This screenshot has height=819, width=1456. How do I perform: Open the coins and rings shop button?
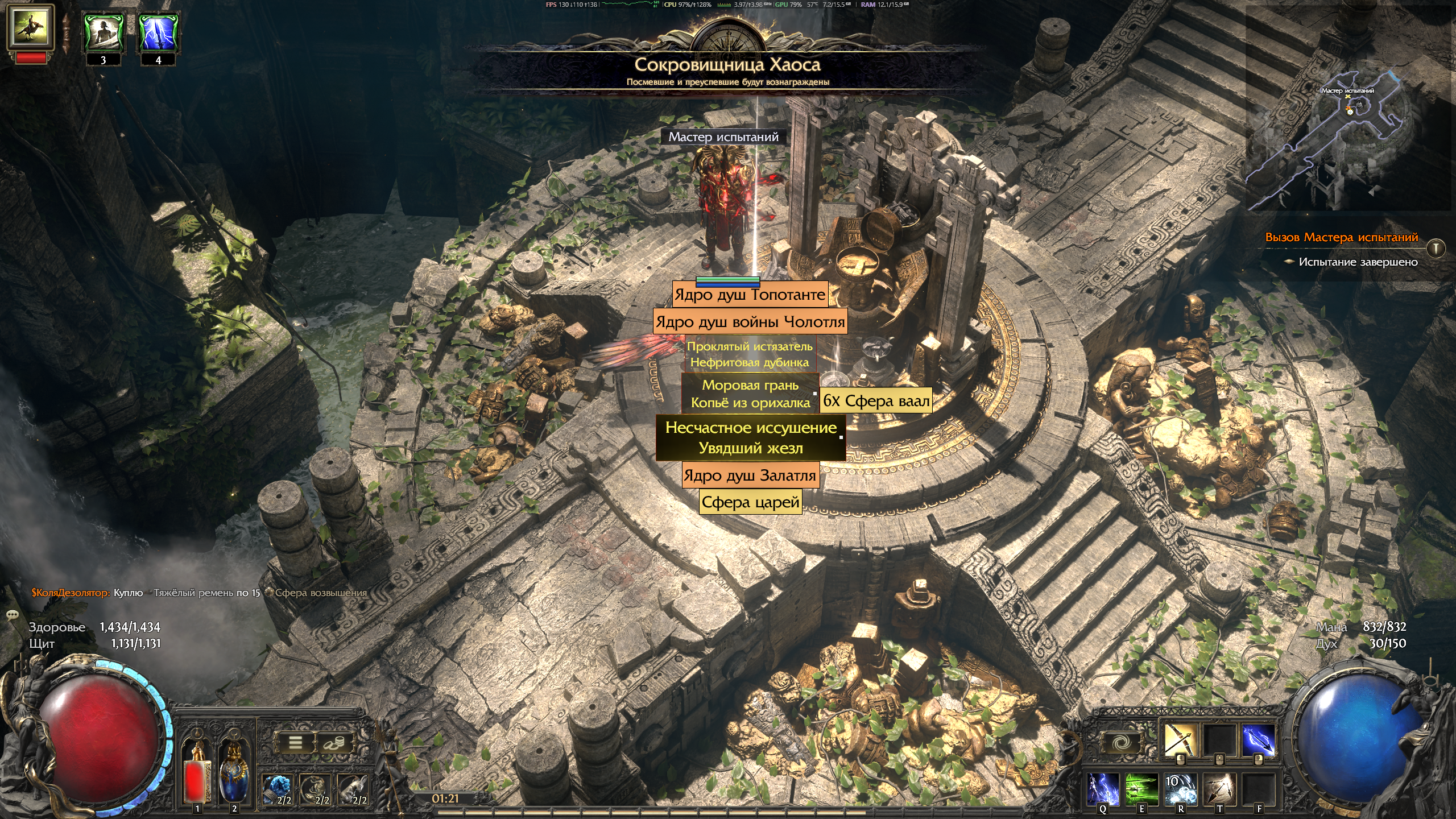click(334, 743)
